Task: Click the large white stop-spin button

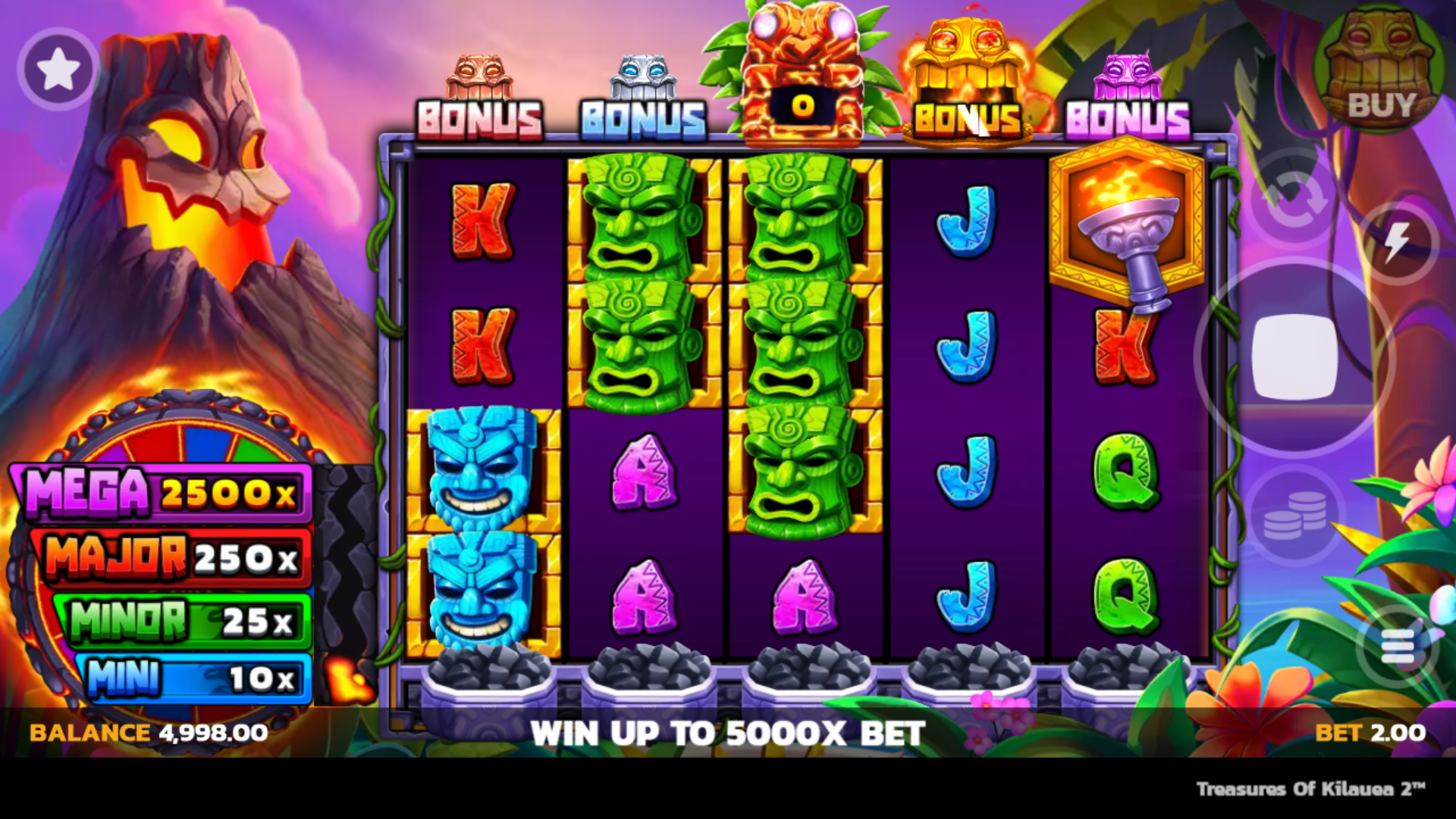Action: (x=1294, y=356)
